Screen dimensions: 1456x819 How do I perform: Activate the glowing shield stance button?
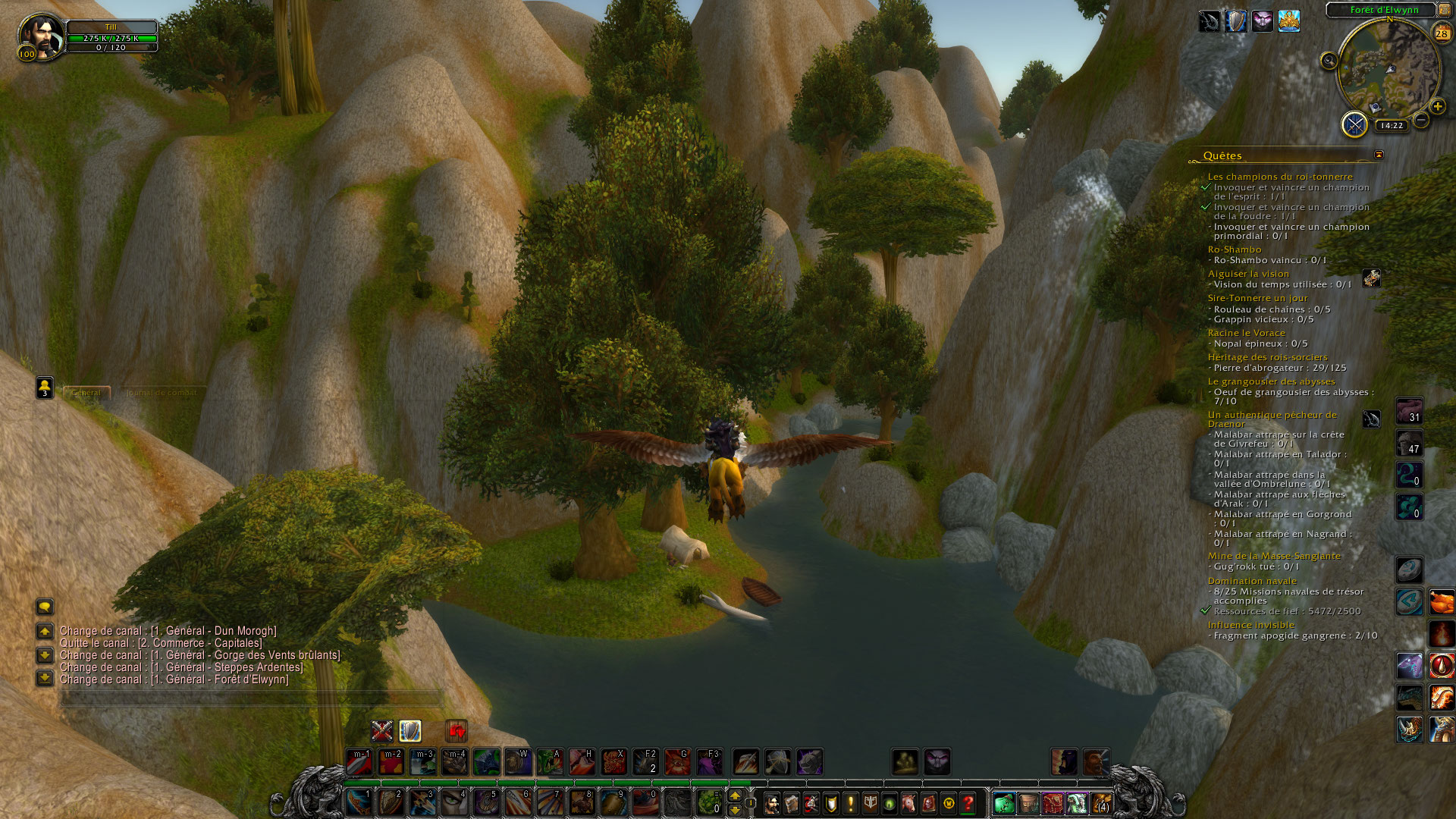point(410,731)
